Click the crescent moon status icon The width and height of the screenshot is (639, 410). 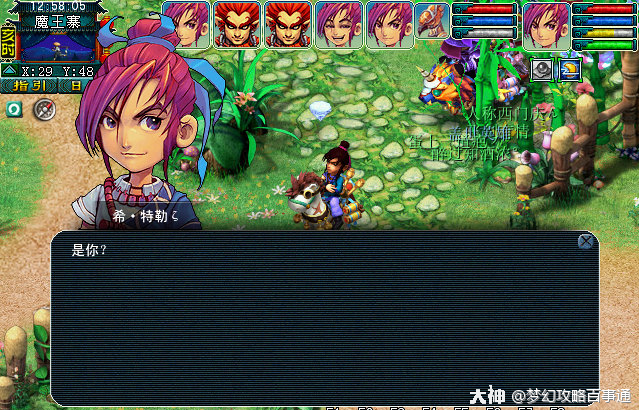tap(568, 68)
